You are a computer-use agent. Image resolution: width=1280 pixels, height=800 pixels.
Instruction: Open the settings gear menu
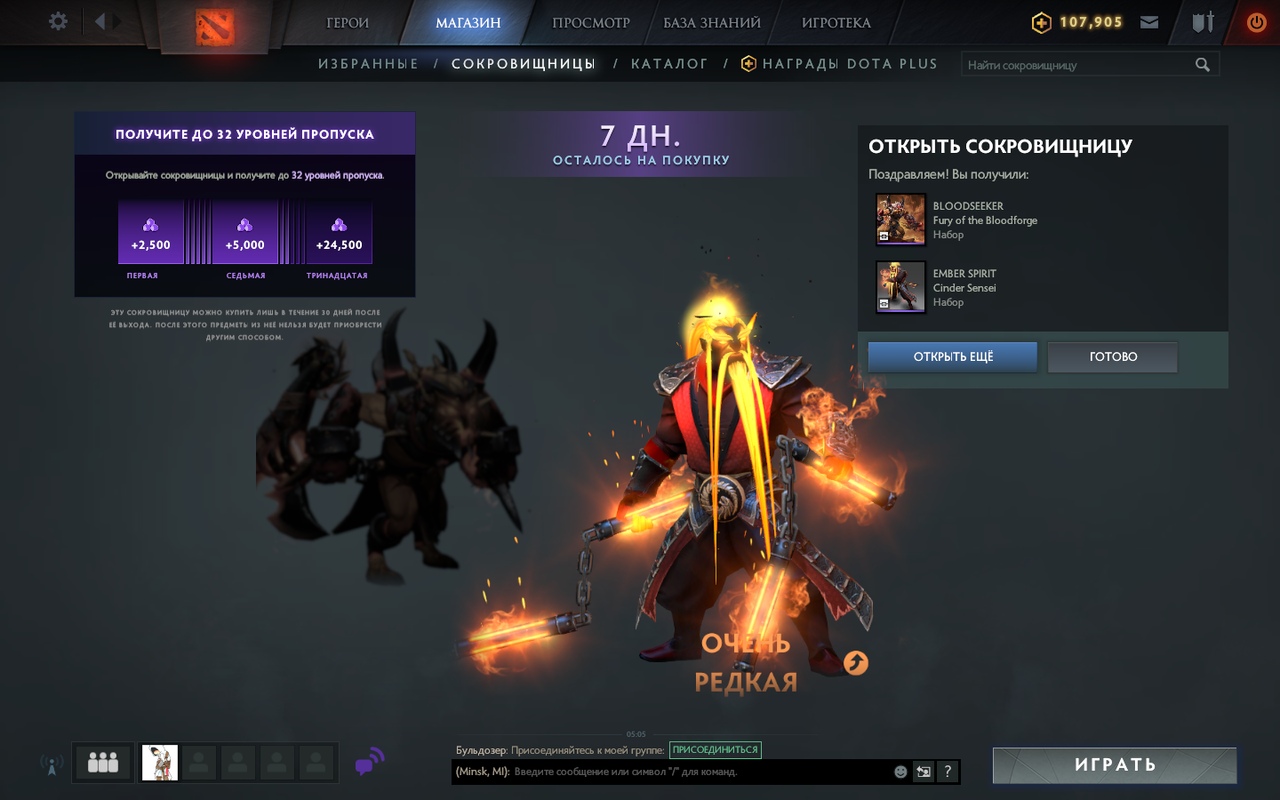click(59, 21)
